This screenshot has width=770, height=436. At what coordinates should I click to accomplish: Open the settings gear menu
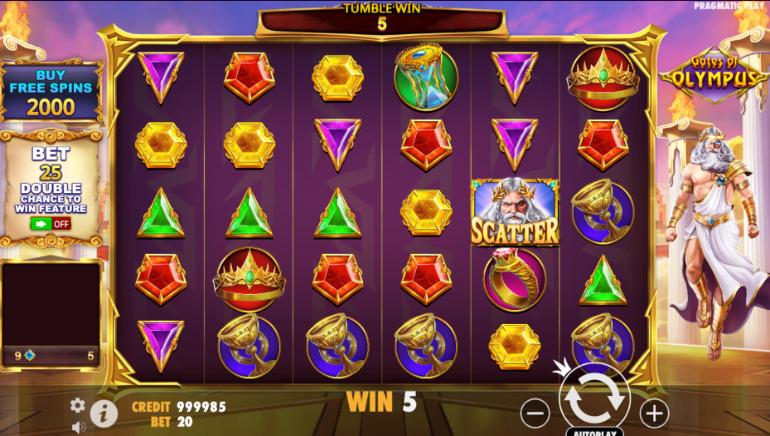click(78, 405)
